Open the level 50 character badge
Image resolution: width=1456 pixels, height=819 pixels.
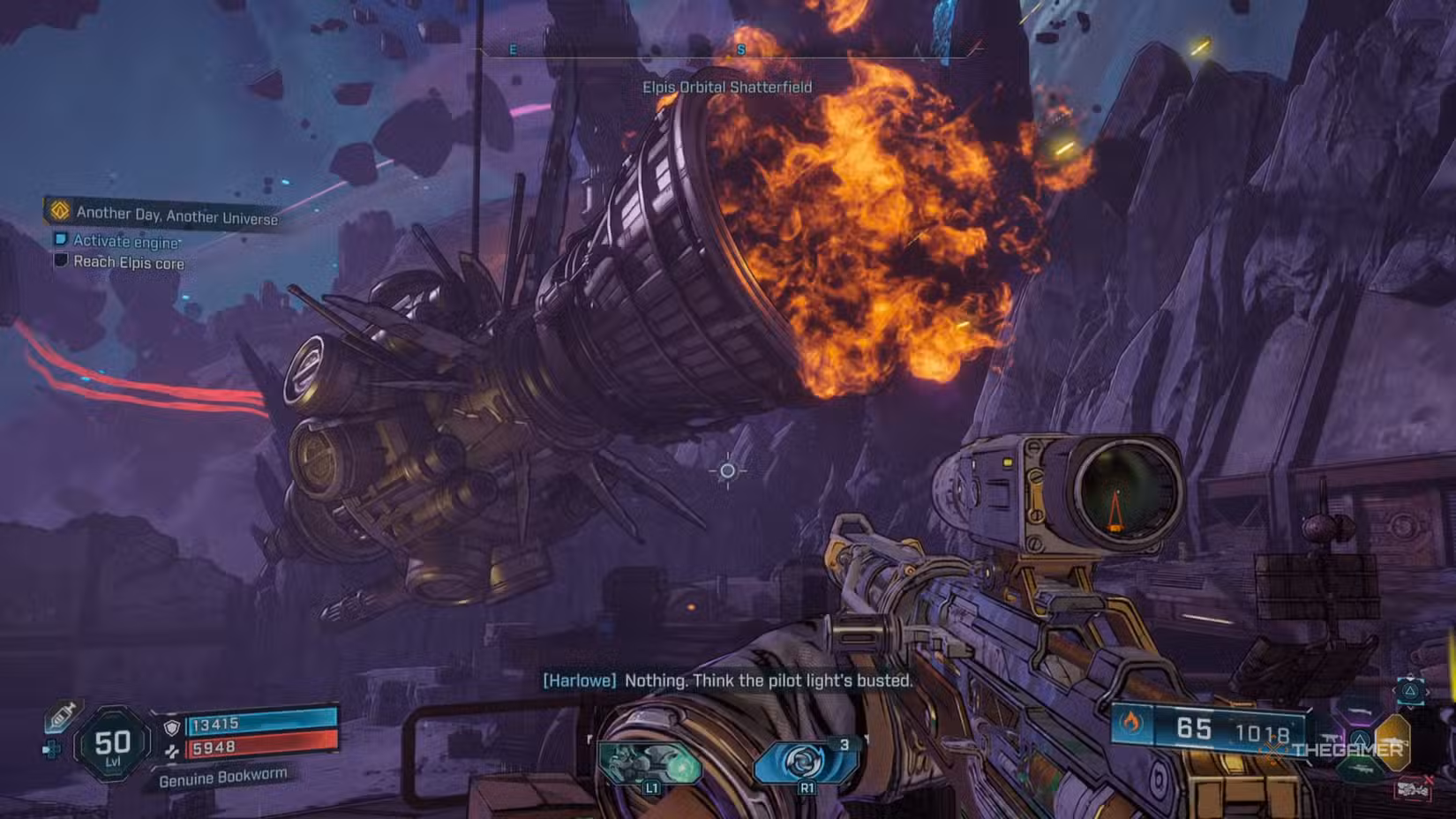click(x=112, y=746)
